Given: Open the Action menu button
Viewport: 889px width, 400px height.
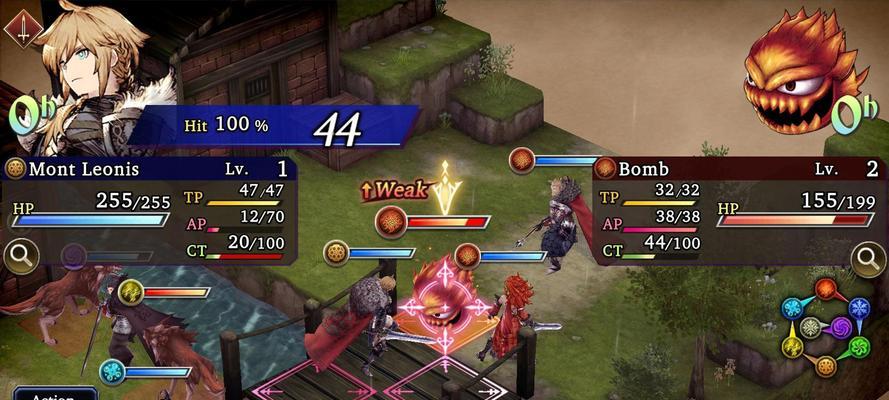Looking at the screenshot, I should click(54, 394).
